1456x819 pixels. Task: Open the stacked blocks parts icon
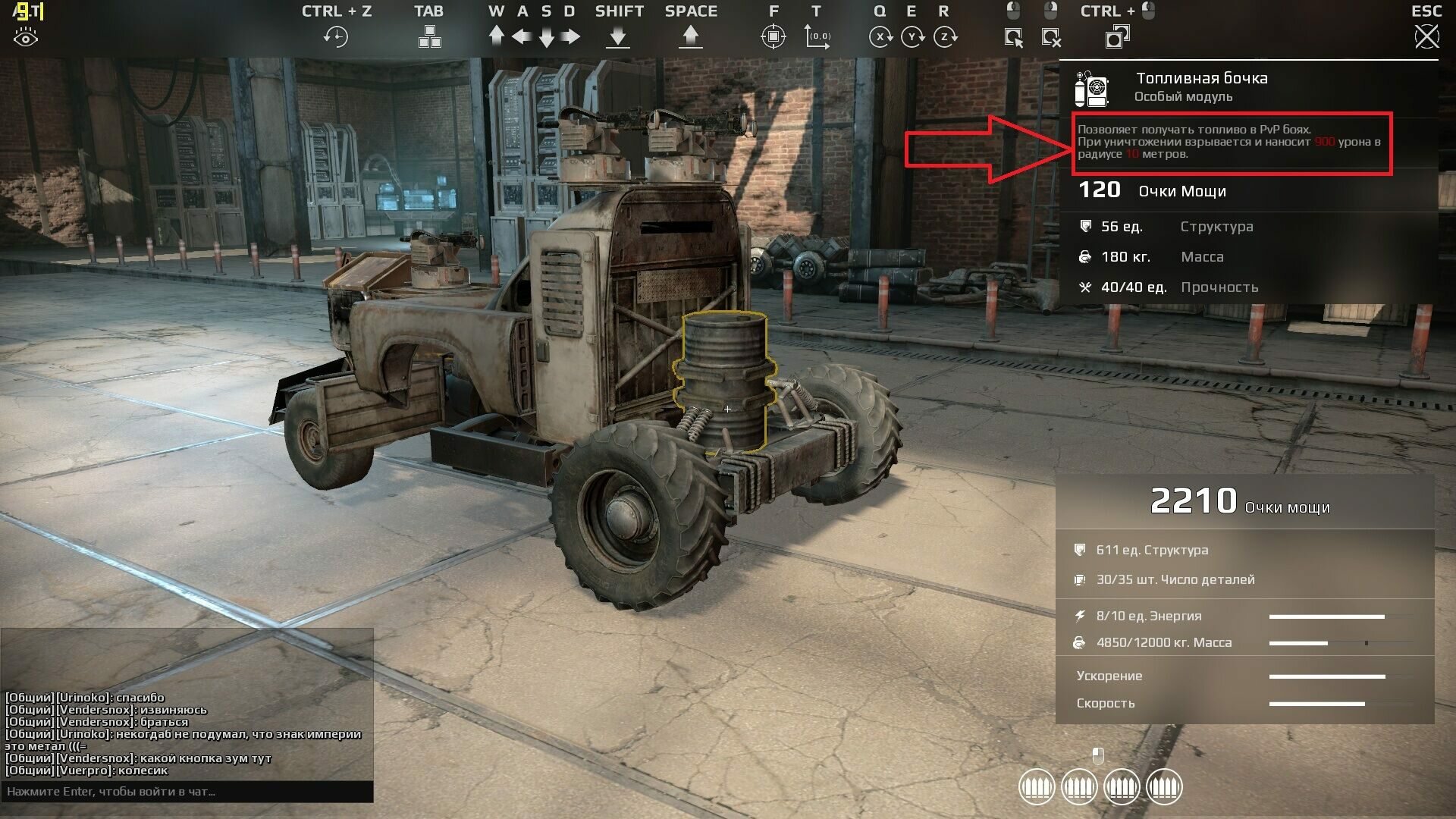[429, 36]
